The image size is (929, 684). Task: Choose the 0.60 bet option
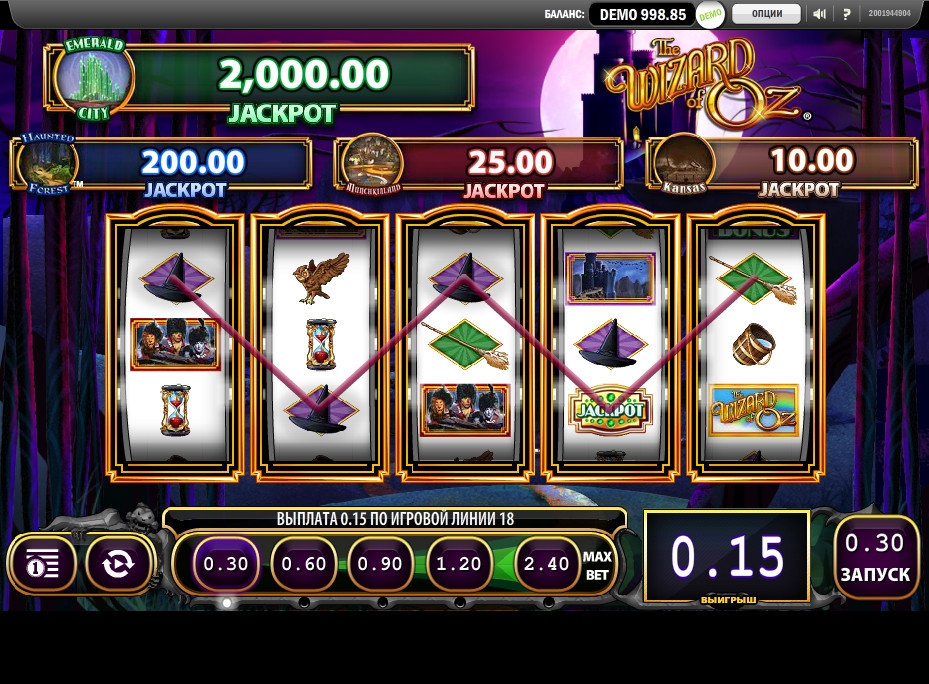[x=304, y=564]
